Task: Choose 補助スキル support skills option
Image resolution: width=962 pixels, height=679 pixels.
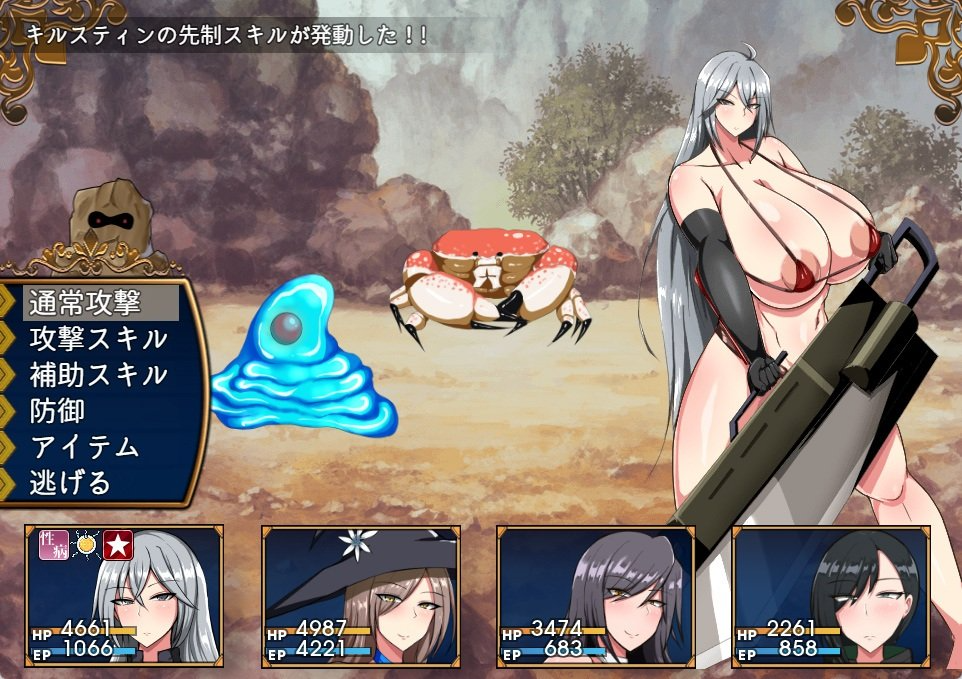Action: click(98, 375)
